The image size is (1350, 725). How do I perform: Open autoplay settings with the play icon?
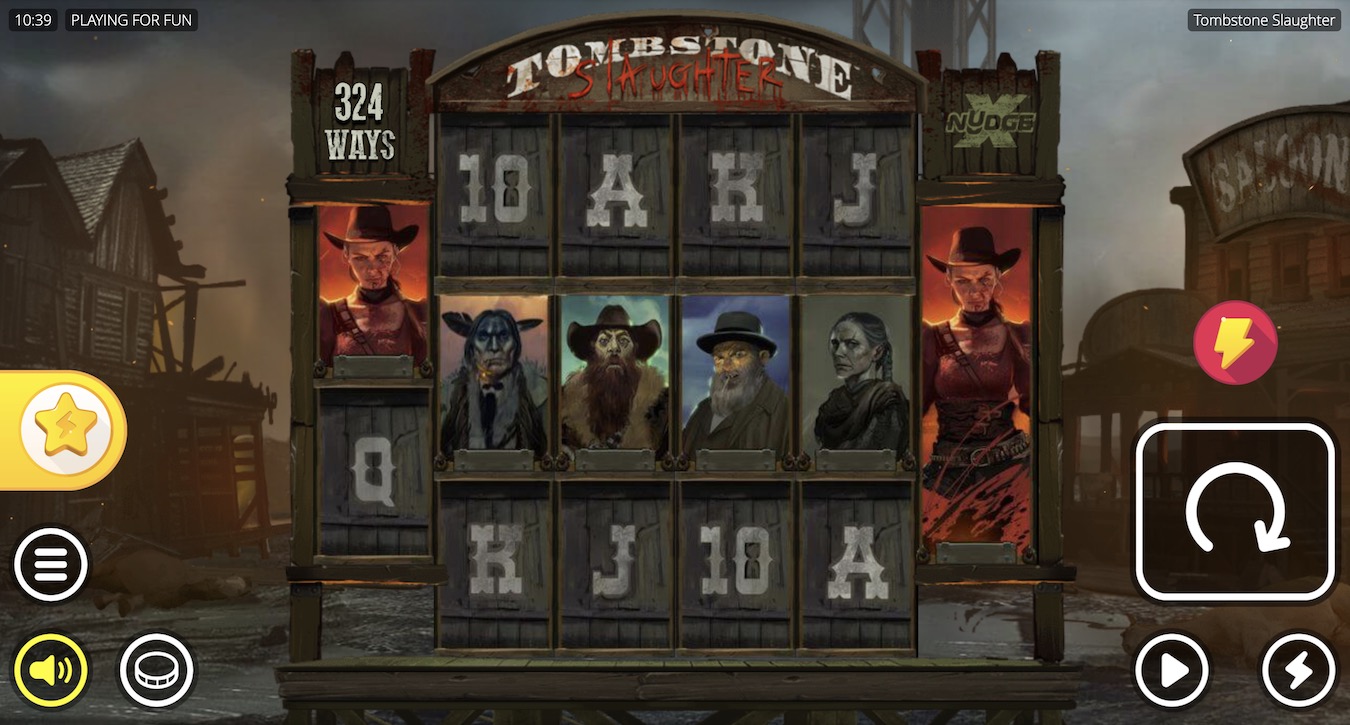pyautogui.click(x=1172, y=670)
